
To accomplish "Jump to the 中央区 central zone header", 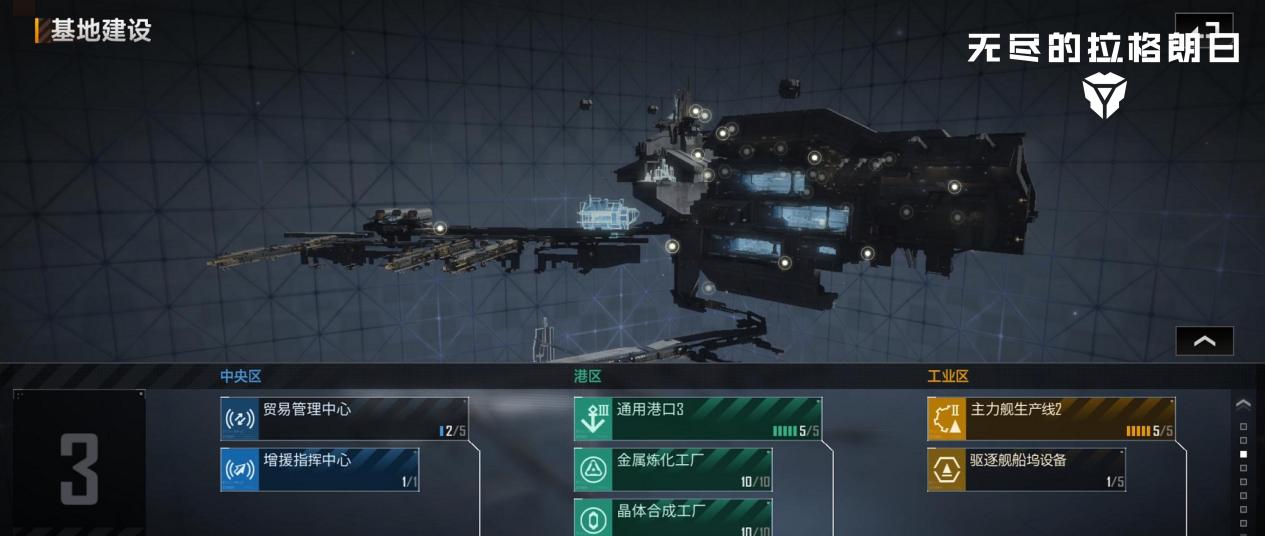I will coord(240,376).
